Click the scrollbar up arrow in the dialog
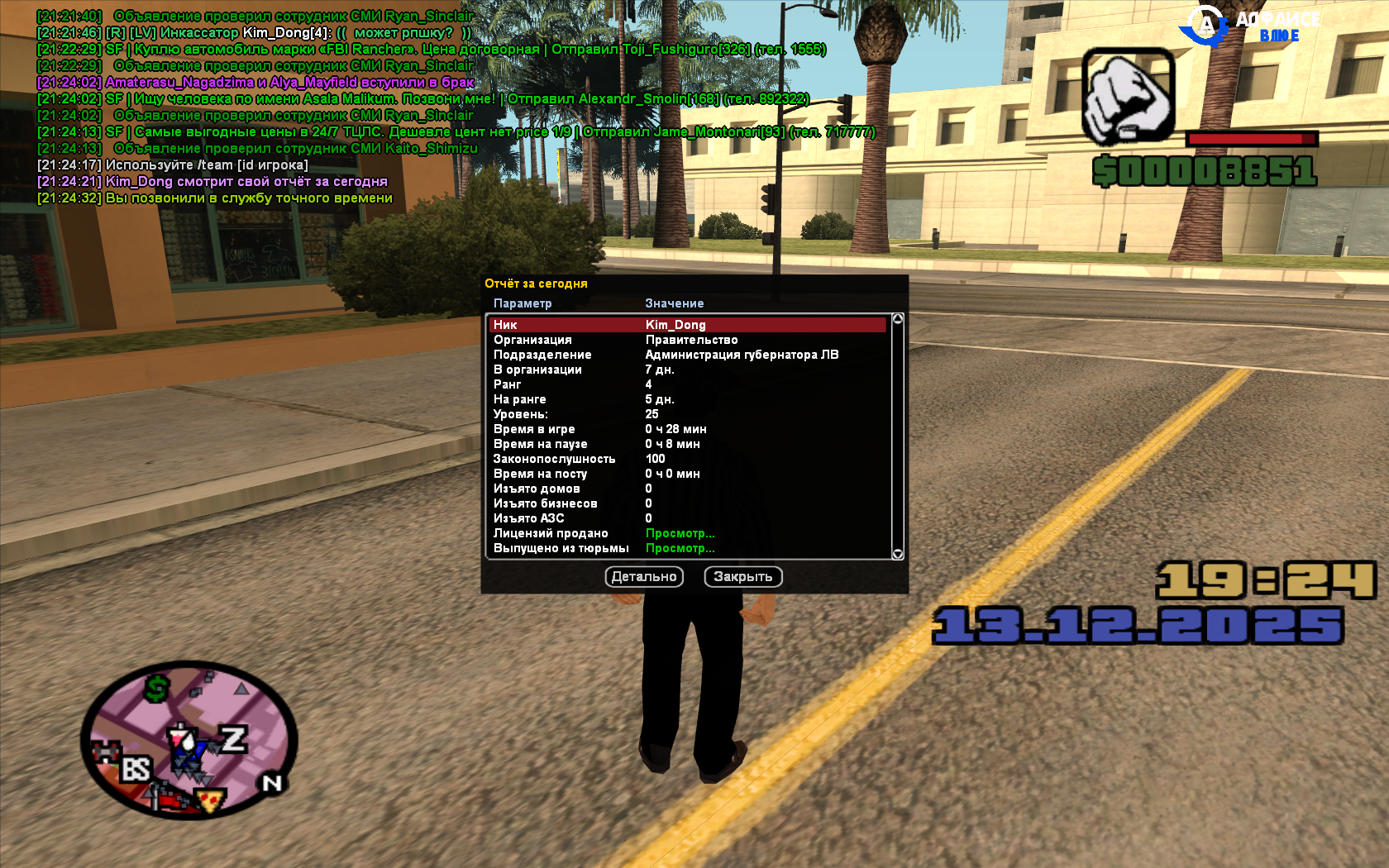The width and height of the screenshot is (1389, 868). tap(897, 317)
